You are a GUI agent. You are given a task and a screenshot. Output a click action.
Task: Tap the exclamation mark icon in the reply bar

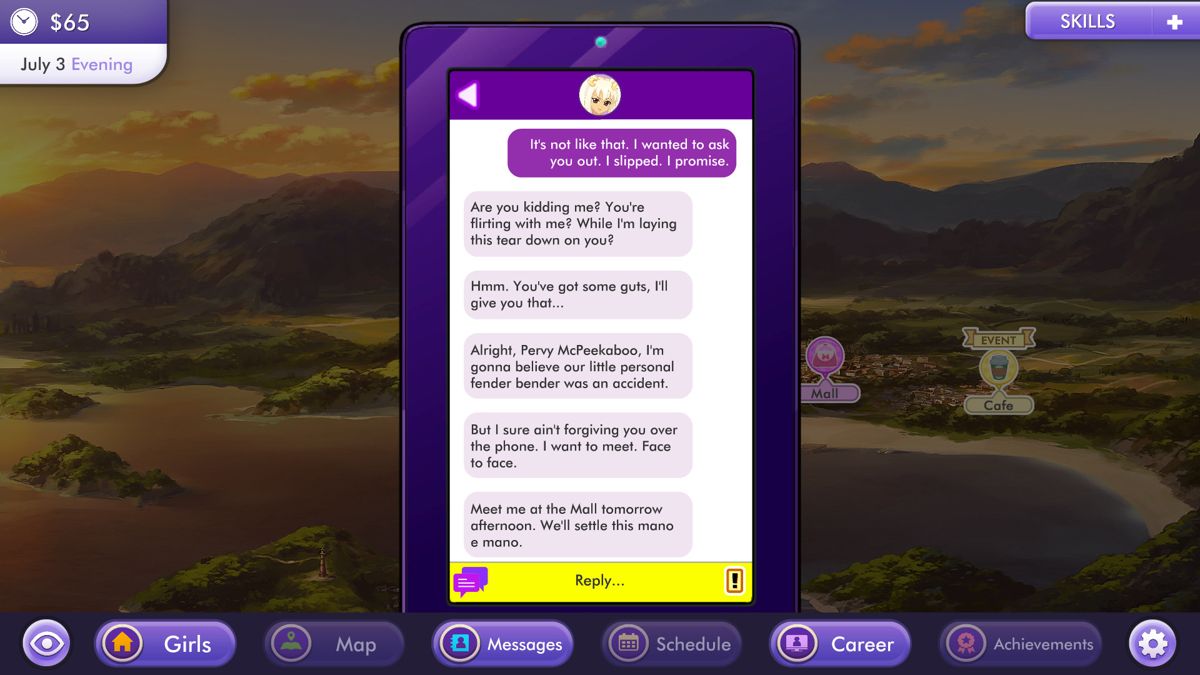(734, 581)
